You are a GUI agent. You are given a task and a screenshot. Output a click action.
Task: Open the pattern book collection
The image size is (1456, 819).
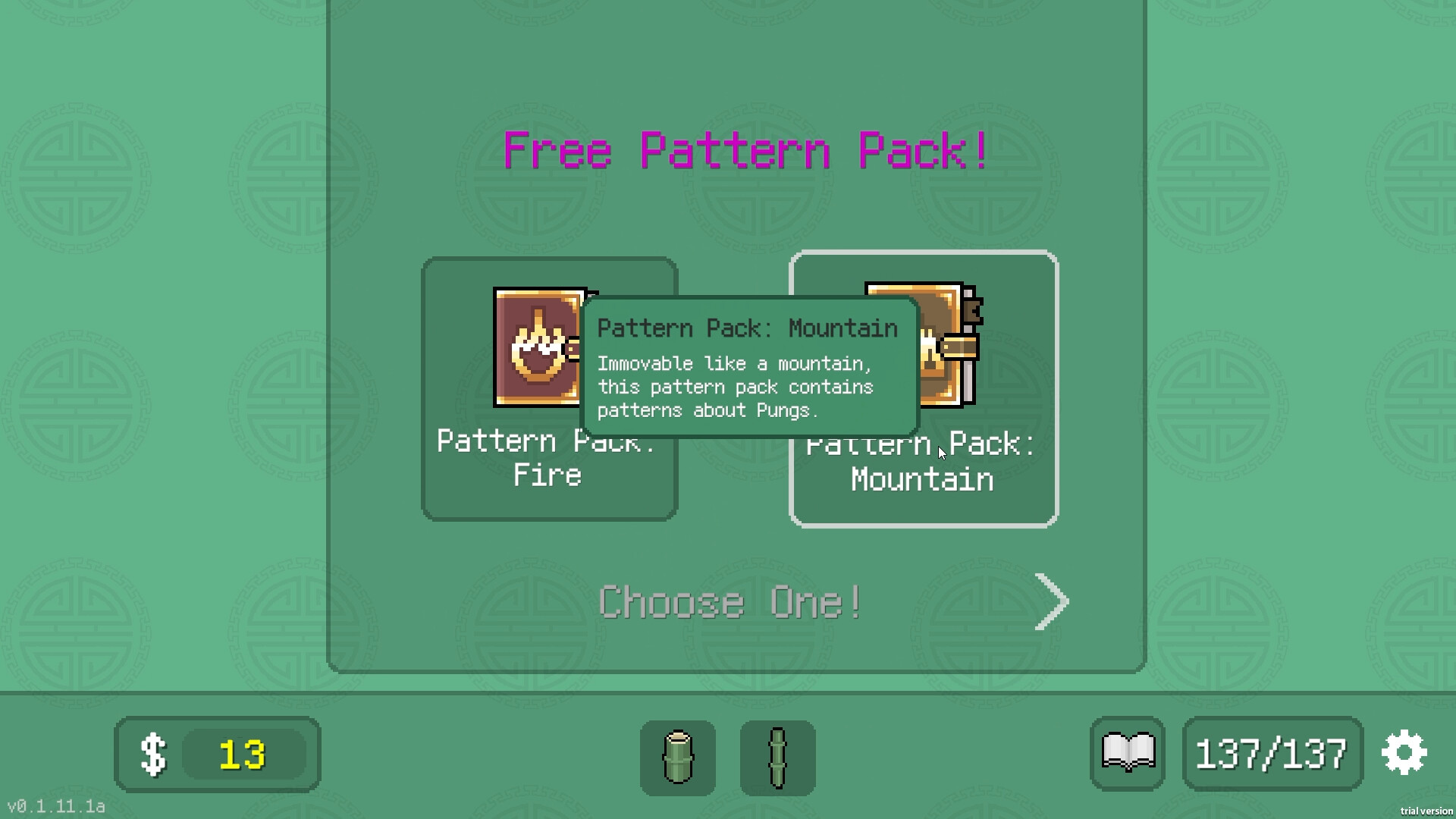[1128, 752]
